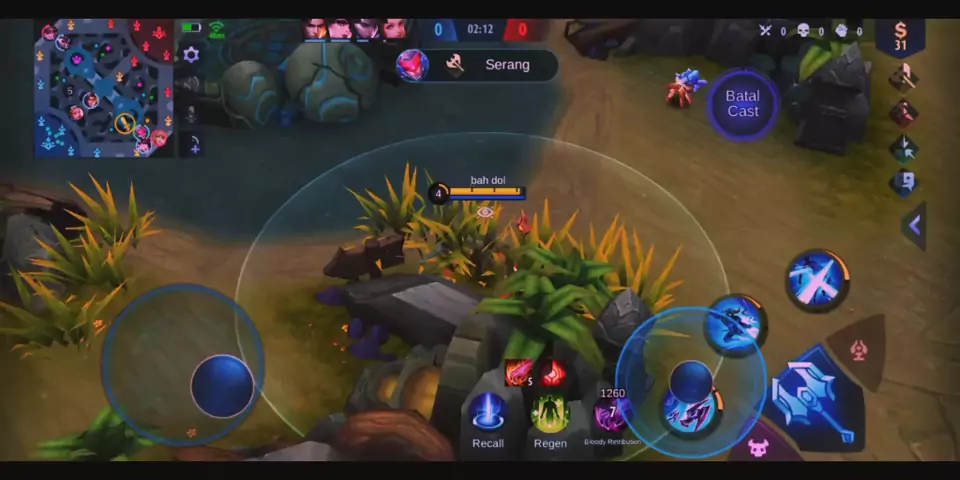Expand the side panel with the arrow
The image size is (960, 480).
914,225
